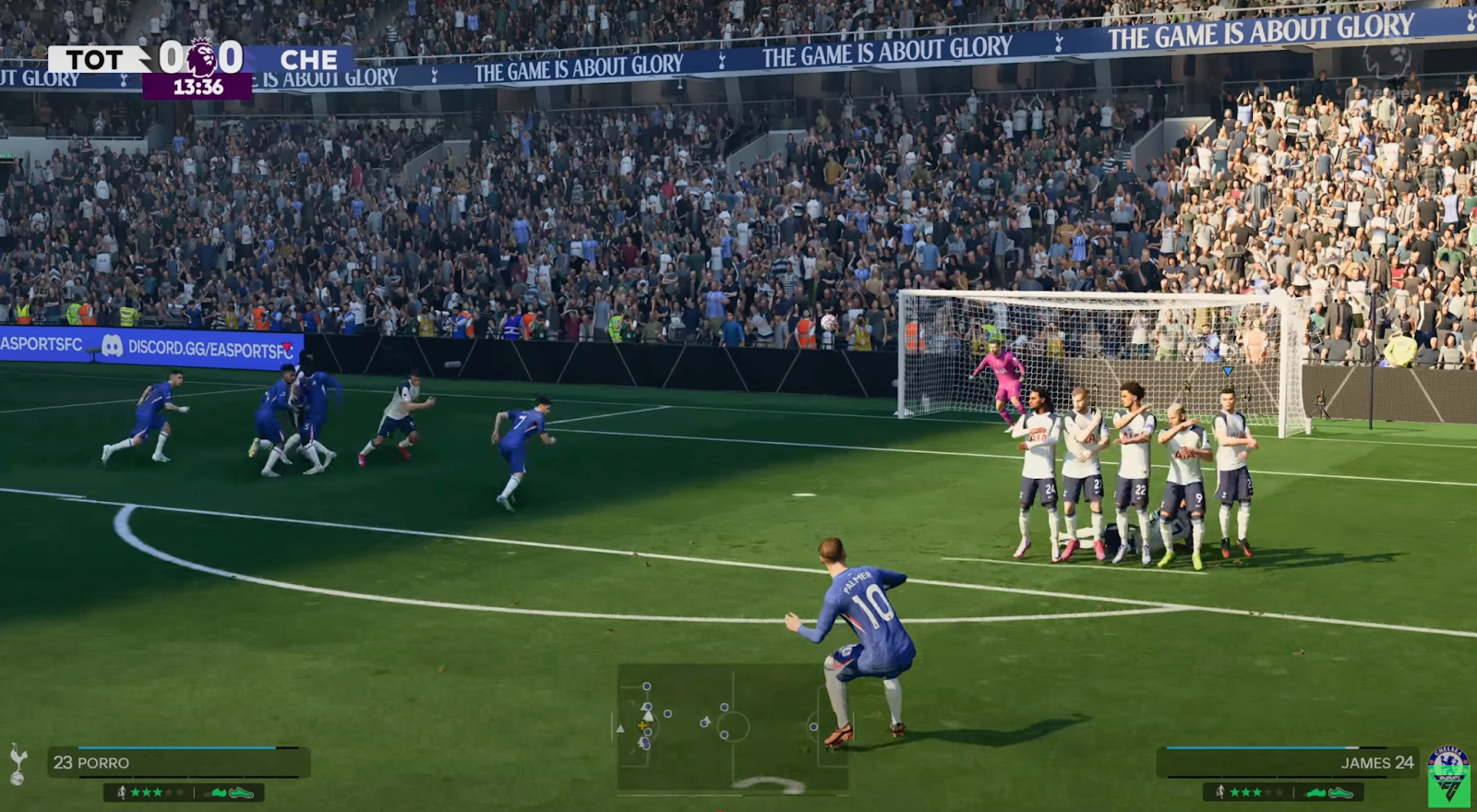Image resolution: width=1477 pixels, height=812 pixels.
Task: Select the James 24 player name panel
Action: [x=1288, y=762]
